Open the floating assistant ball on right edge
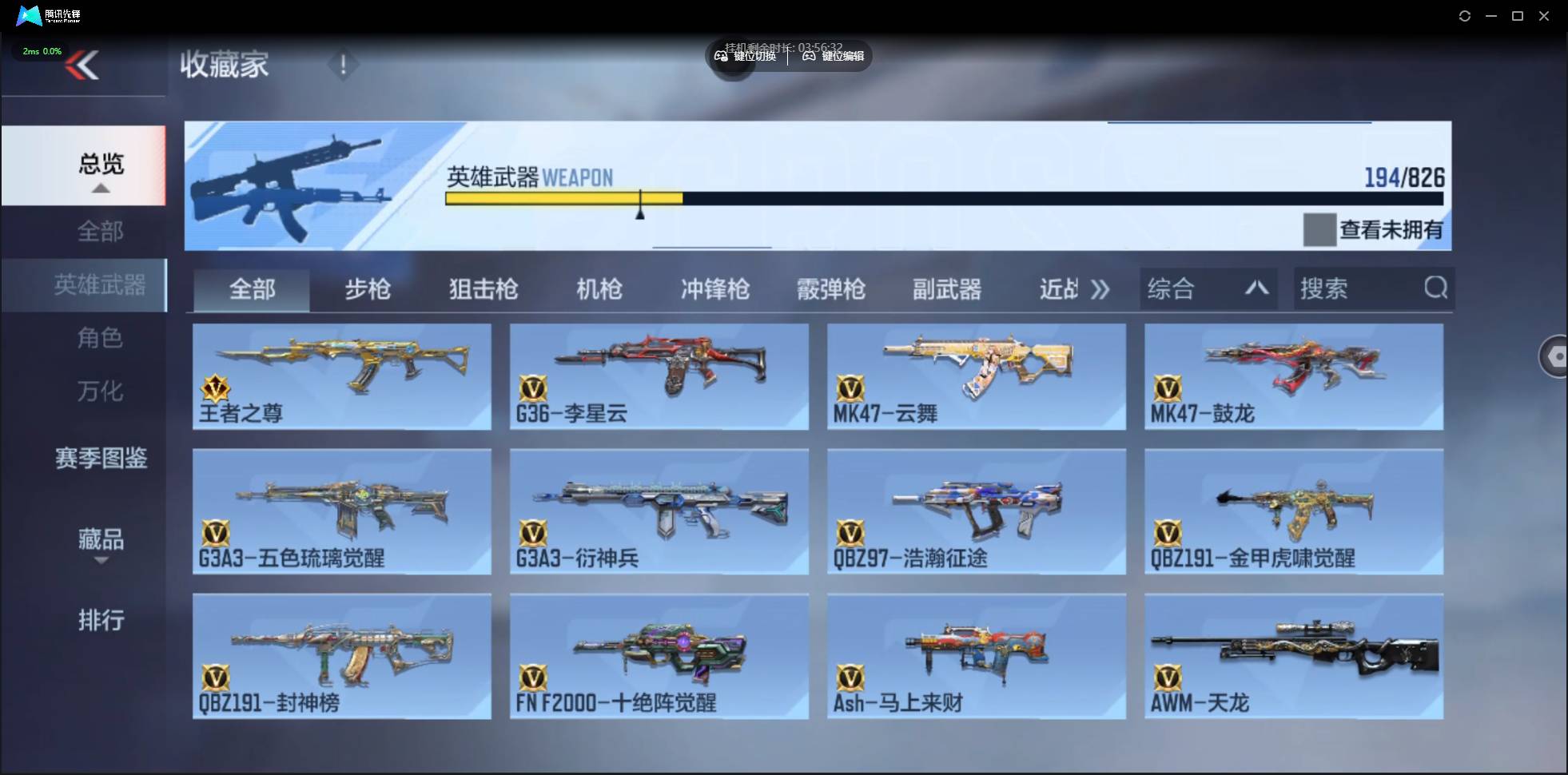The height and width of the screenshot is (775, 1568). point(1556,356)
